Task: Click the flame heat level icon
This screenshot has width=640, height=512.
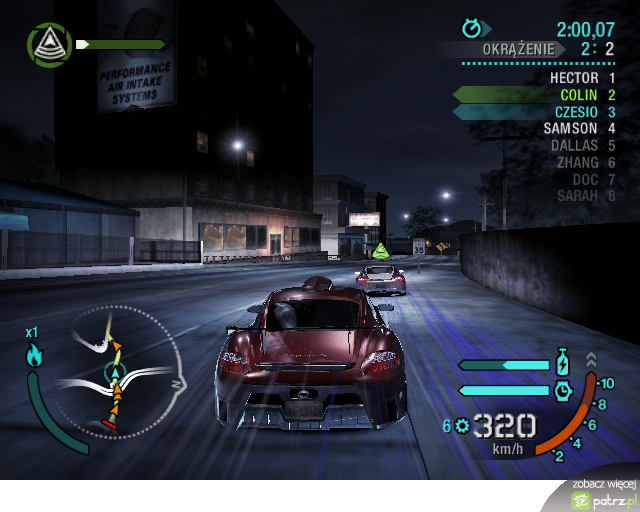Action: [x=34, y=354]
